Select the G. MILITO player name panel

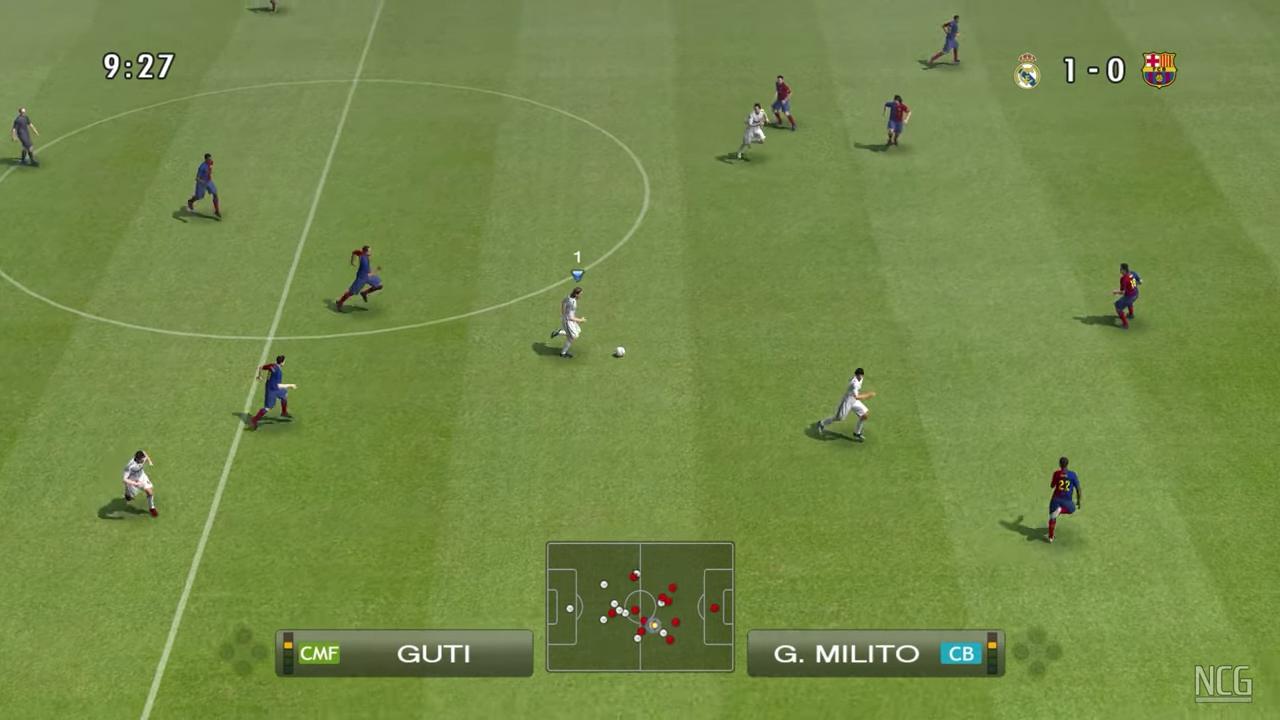pyautogui.click(x=875, y=653)
